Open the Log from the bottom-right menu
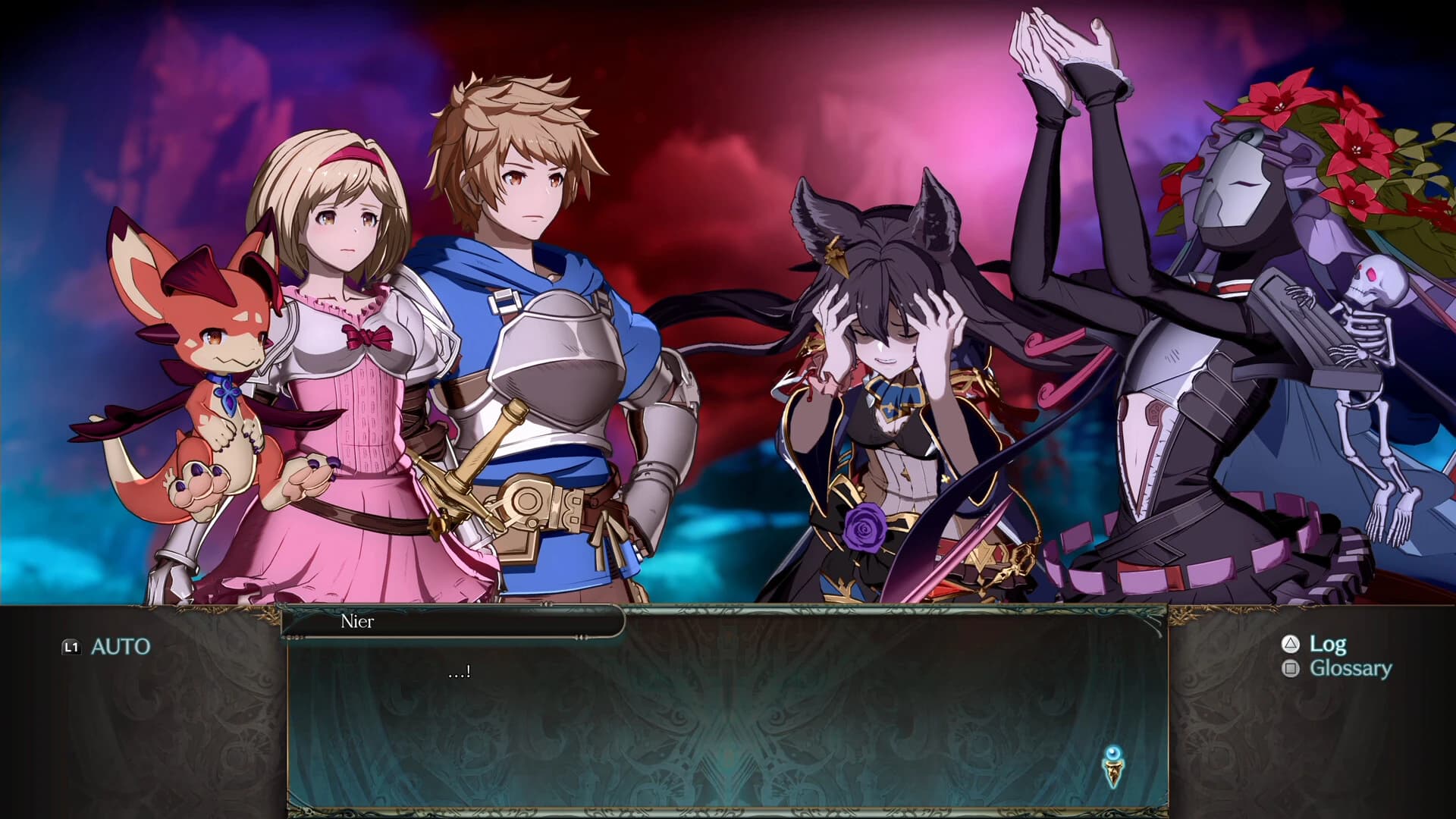Image resolution: width=1456 pixels, height=819 pixels. pyautogui.click(x=1329, y=645)
